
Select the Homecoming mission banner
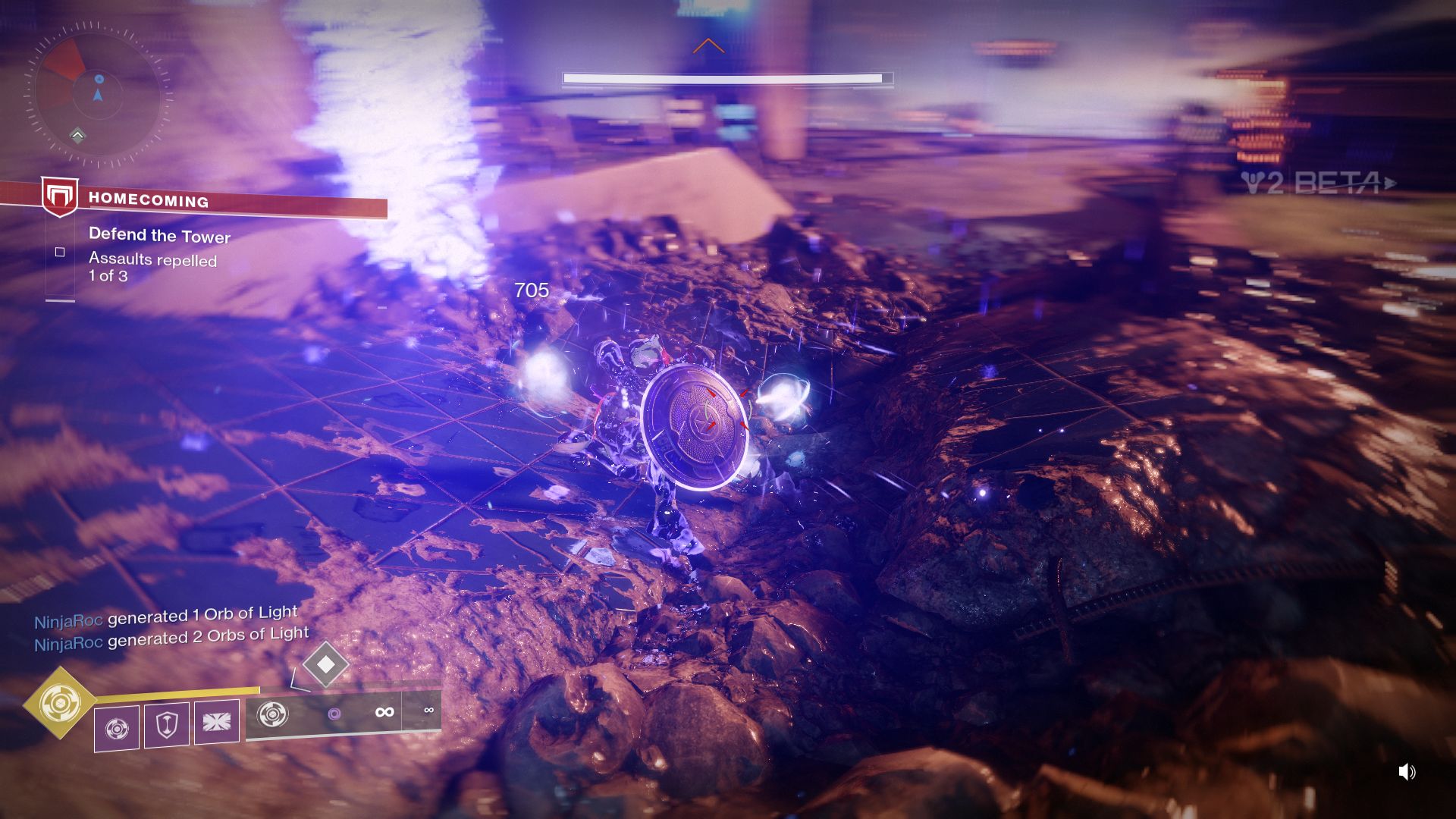coord(227,202)
